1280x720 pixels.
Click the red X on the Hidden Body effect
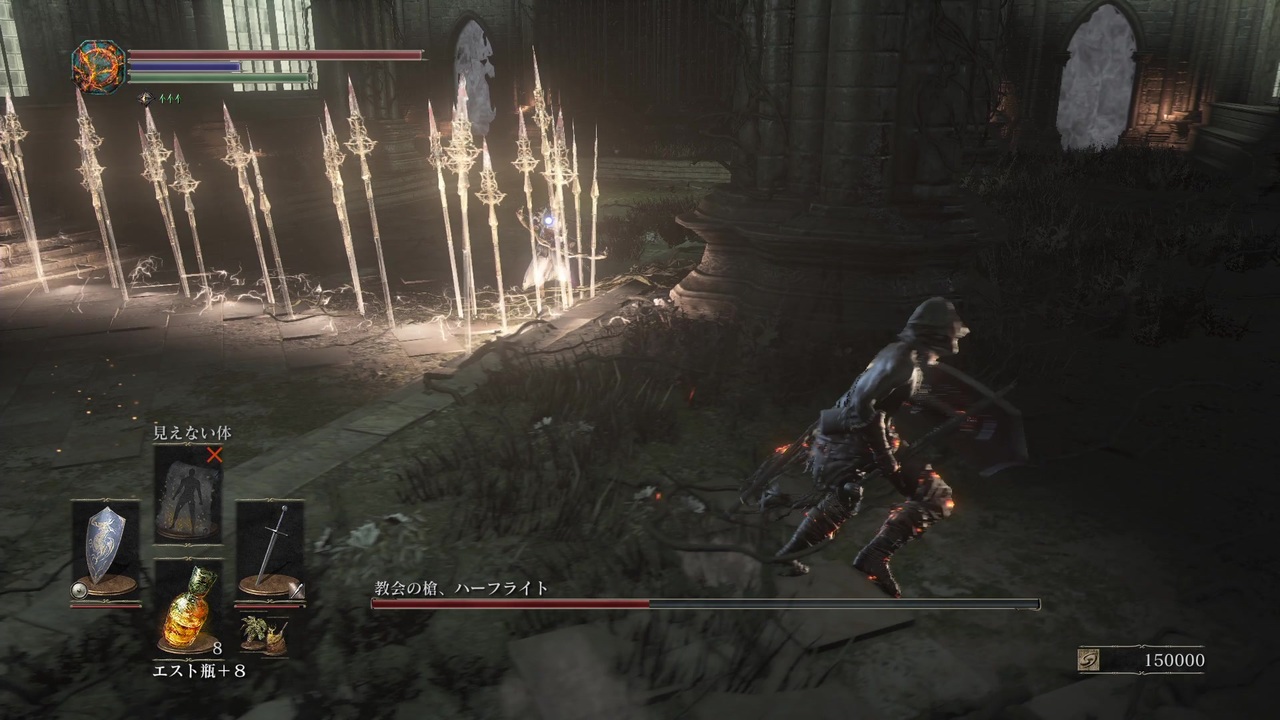[x=216, y=455]
